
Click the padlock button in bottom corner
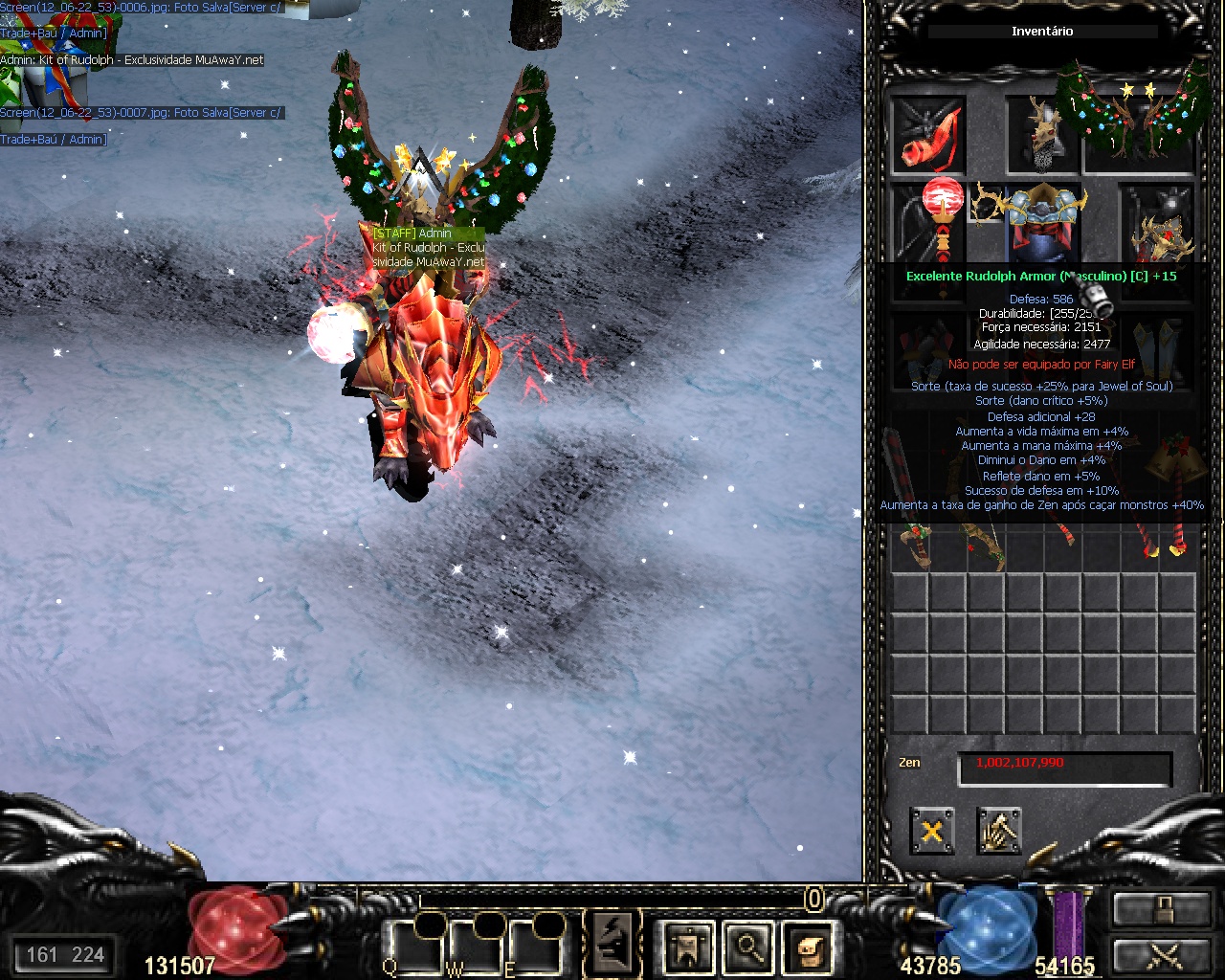tap(1161, 909)
